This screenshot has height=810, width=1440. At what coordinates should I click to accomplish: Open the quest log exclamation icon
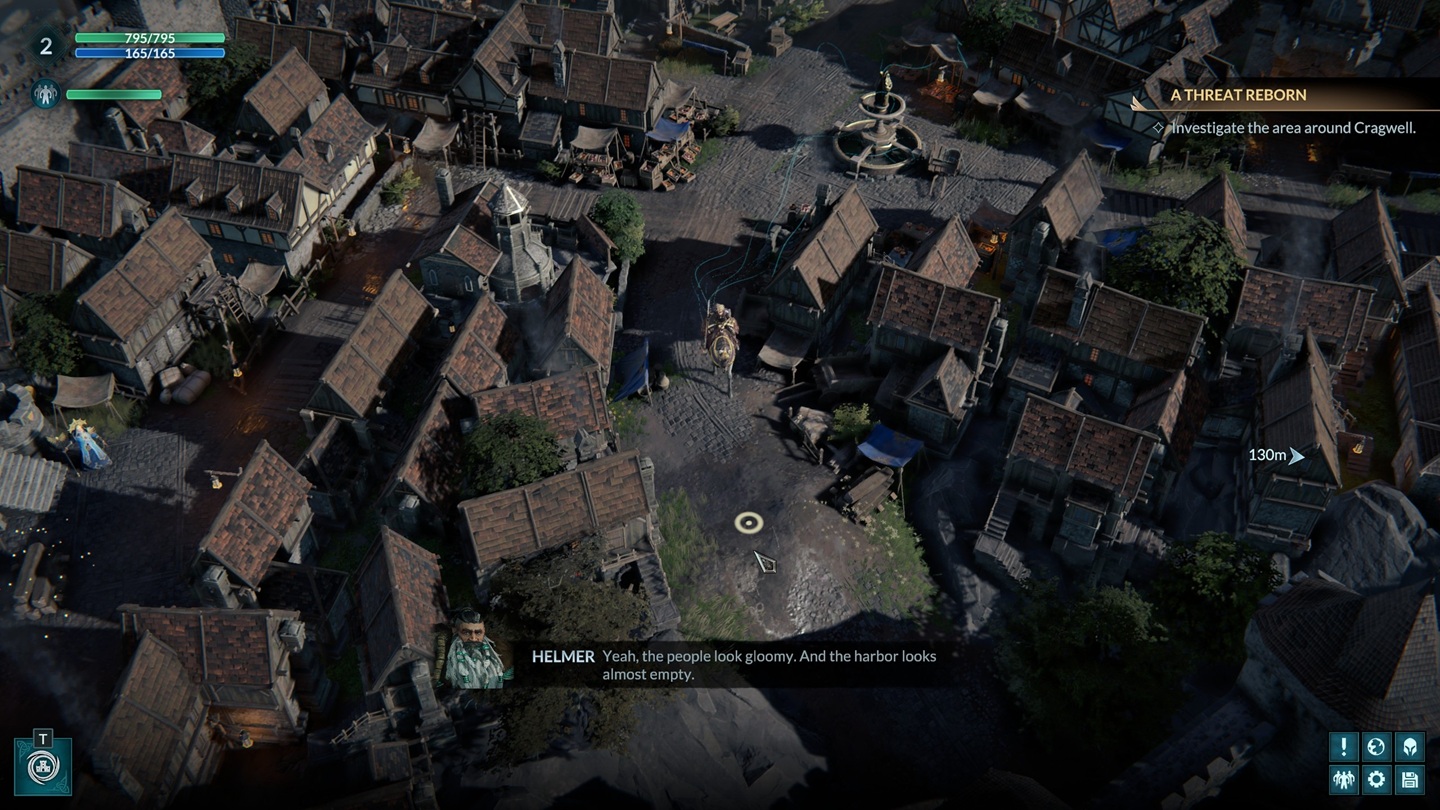(x=1344, y=747)
